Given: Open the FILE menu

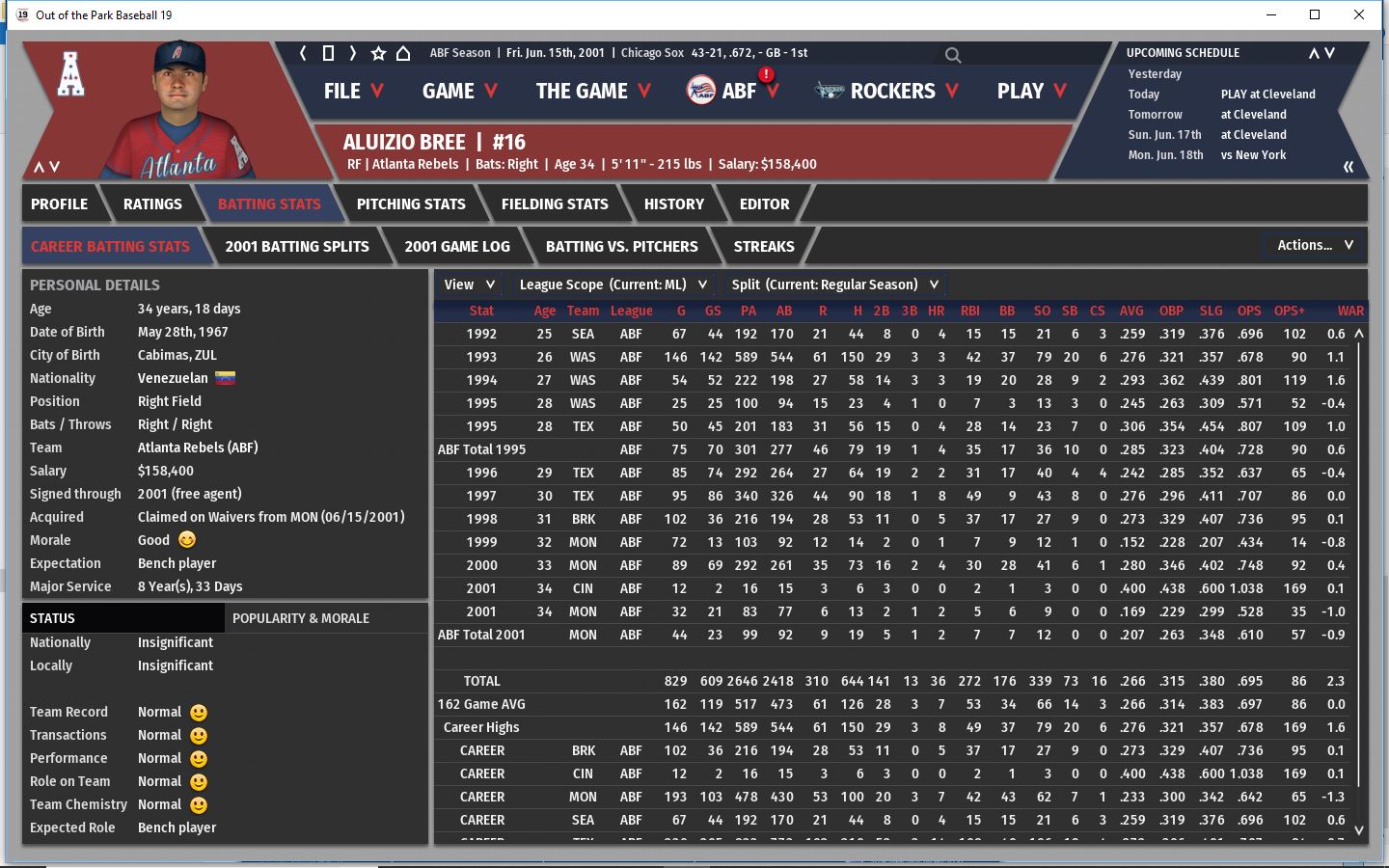Looking at the screenshot, I should pos(353,92).
